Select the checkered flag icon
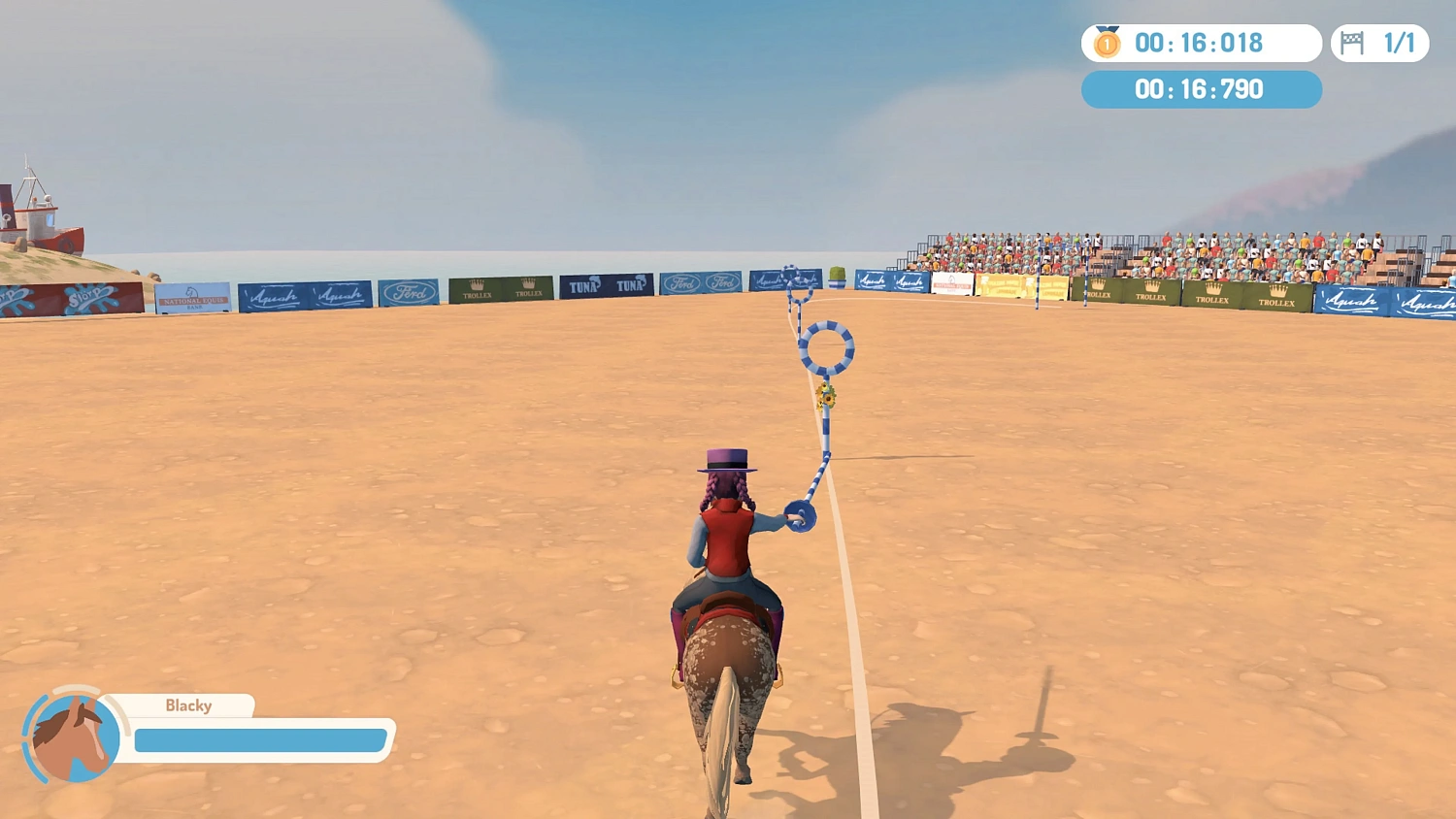Viewport: 1456px width, 819px height. click(1354, 43)
